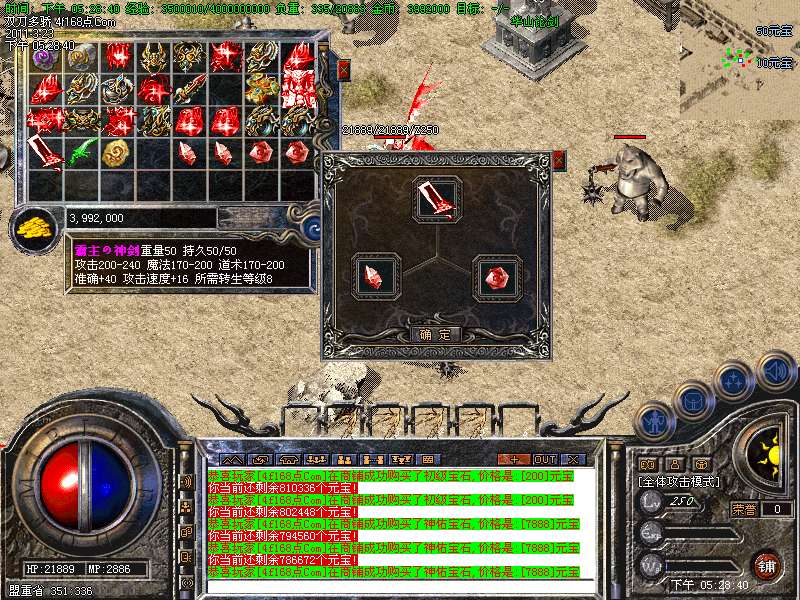The width and height of the screenshot is (800, 600).
Task: Open the character figure round button
Action: click(656, 420)
